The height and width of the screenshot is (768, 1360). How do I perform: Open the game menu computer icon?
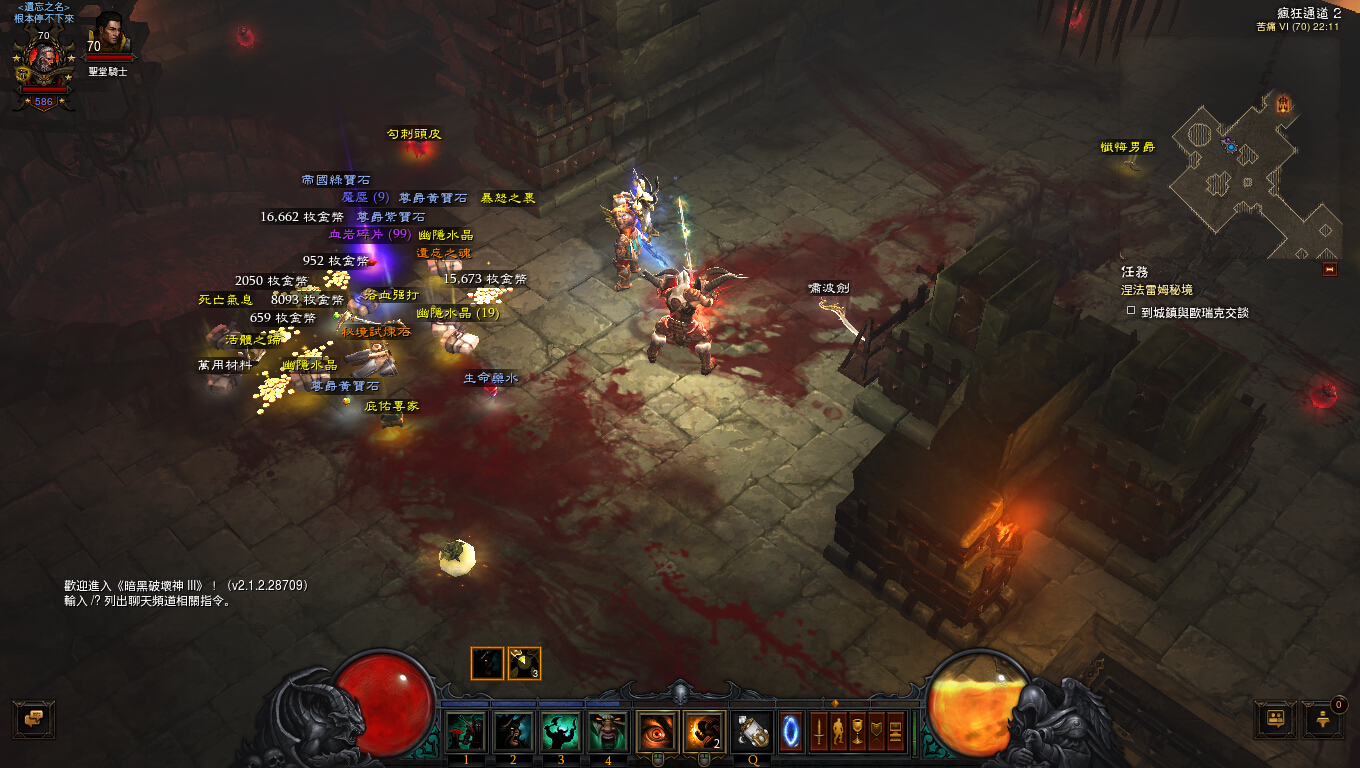pyautogui.click(x=895, y=731)
